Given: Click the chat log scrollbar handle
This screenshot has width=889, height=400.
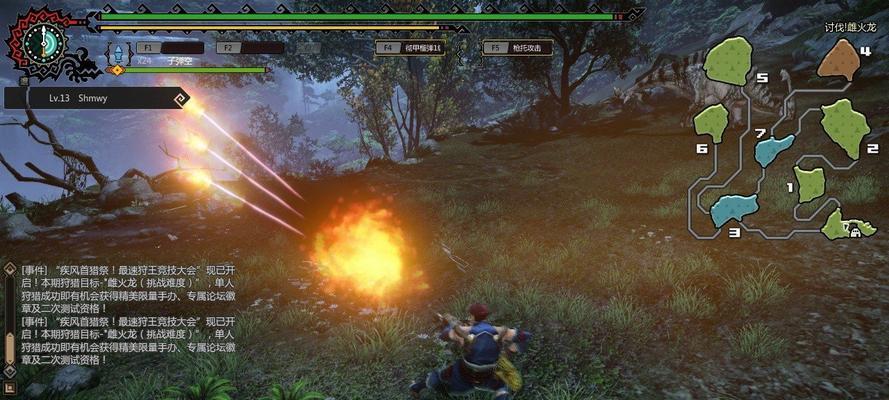Looking at the screenshot, I should coord(9,348).
